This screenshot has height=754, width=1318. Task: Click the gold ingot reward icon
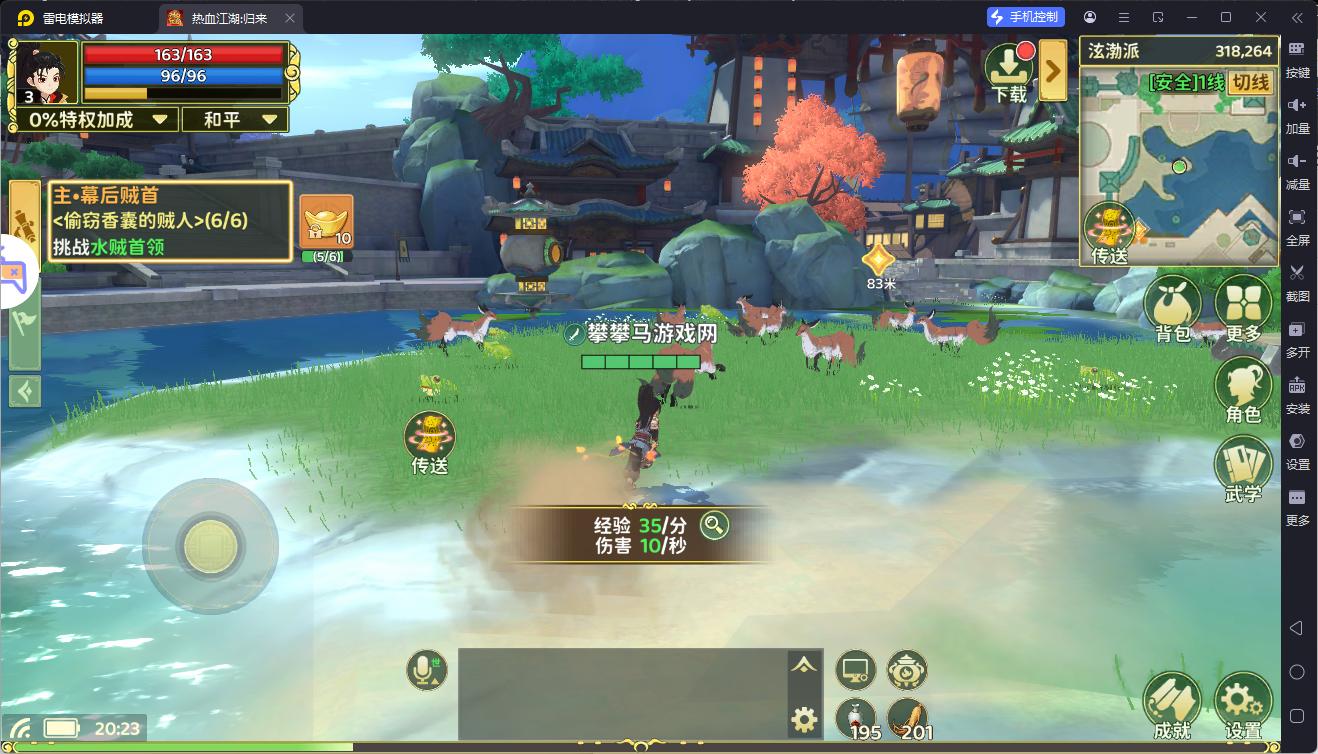[326, 222]
